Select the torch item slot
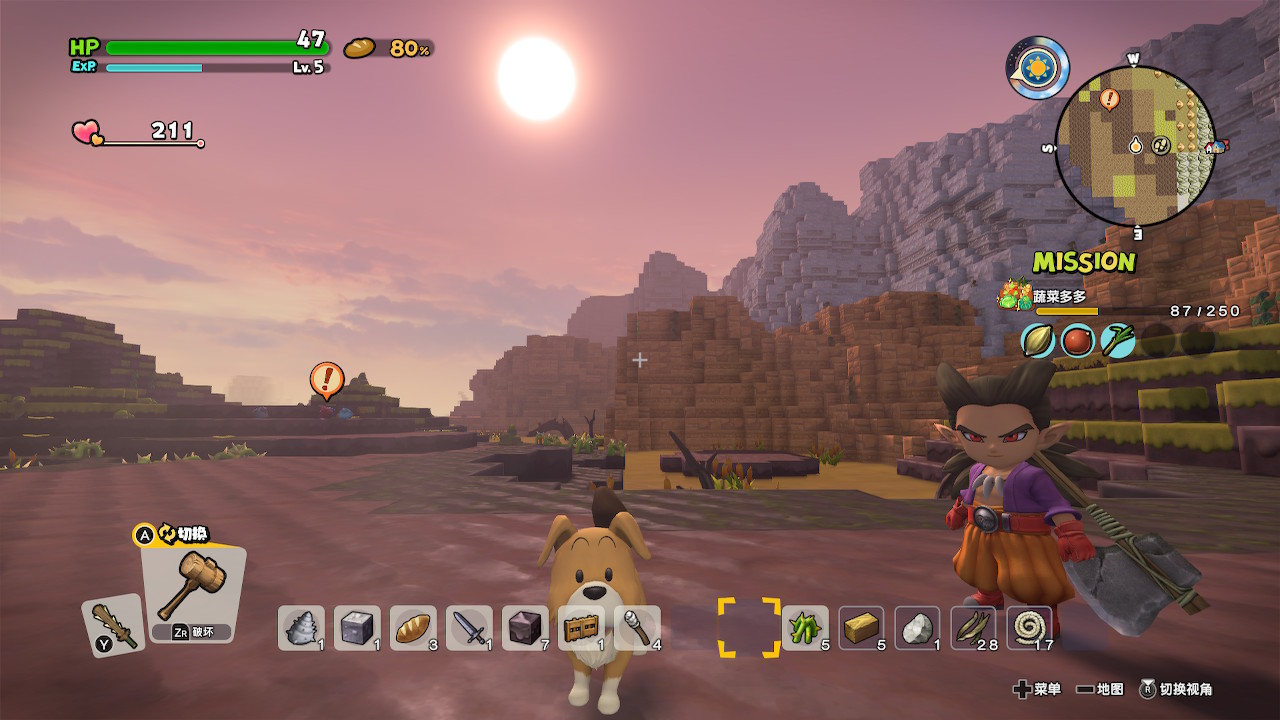Image resolution: width=1280 pixels, height=720 pixels. [x=637, y=628]
